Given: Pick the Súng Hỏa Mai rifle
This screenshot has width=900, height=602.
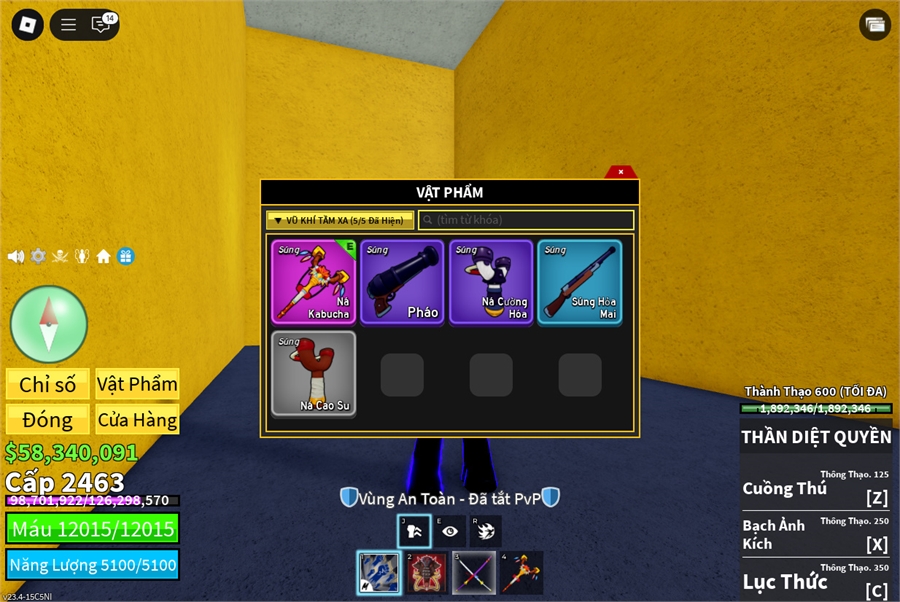Looking at the screenshot, I should (x=580, y=282).
